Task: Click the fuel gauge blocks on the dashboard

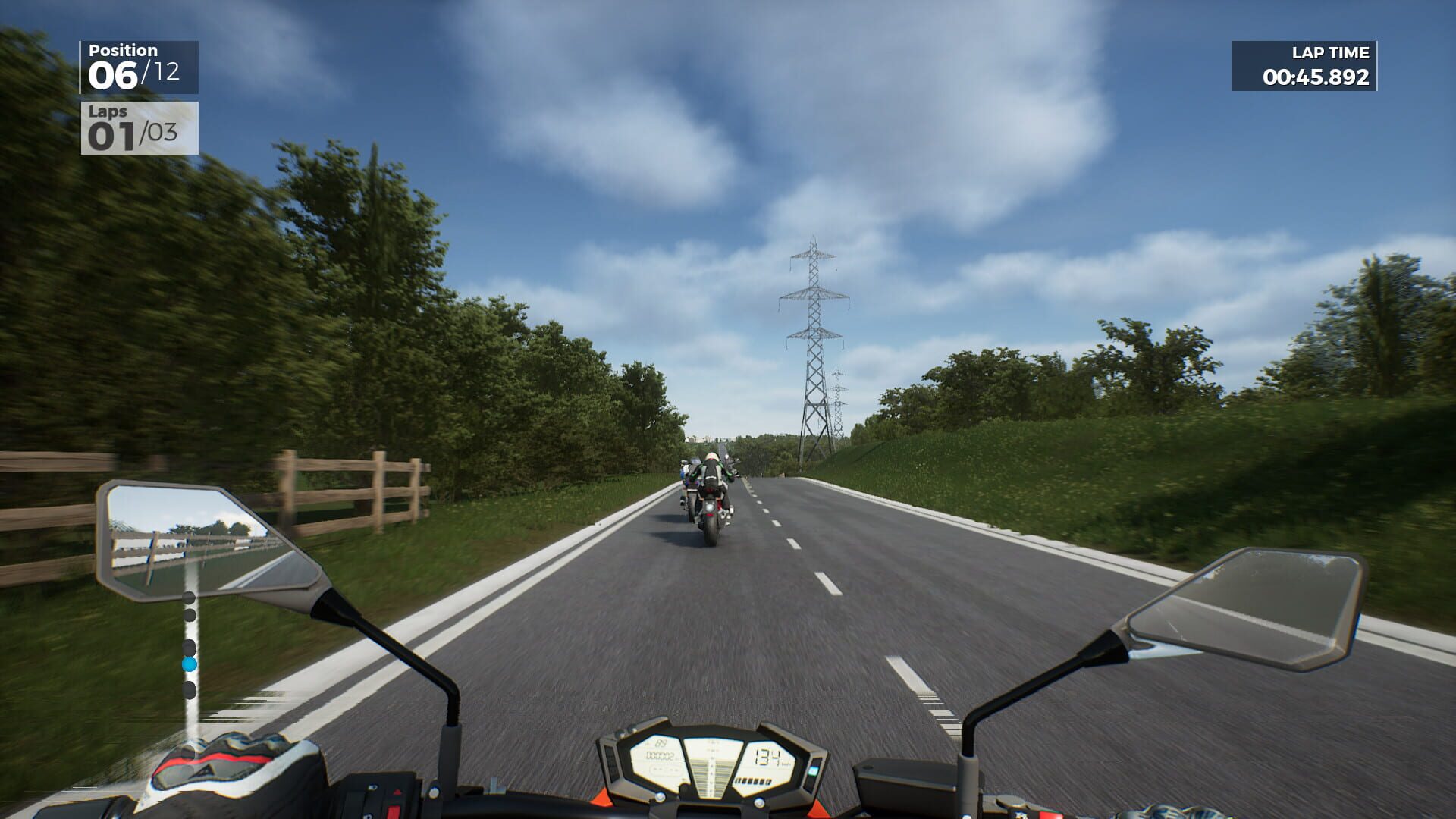Action: (x=753, y=782)
